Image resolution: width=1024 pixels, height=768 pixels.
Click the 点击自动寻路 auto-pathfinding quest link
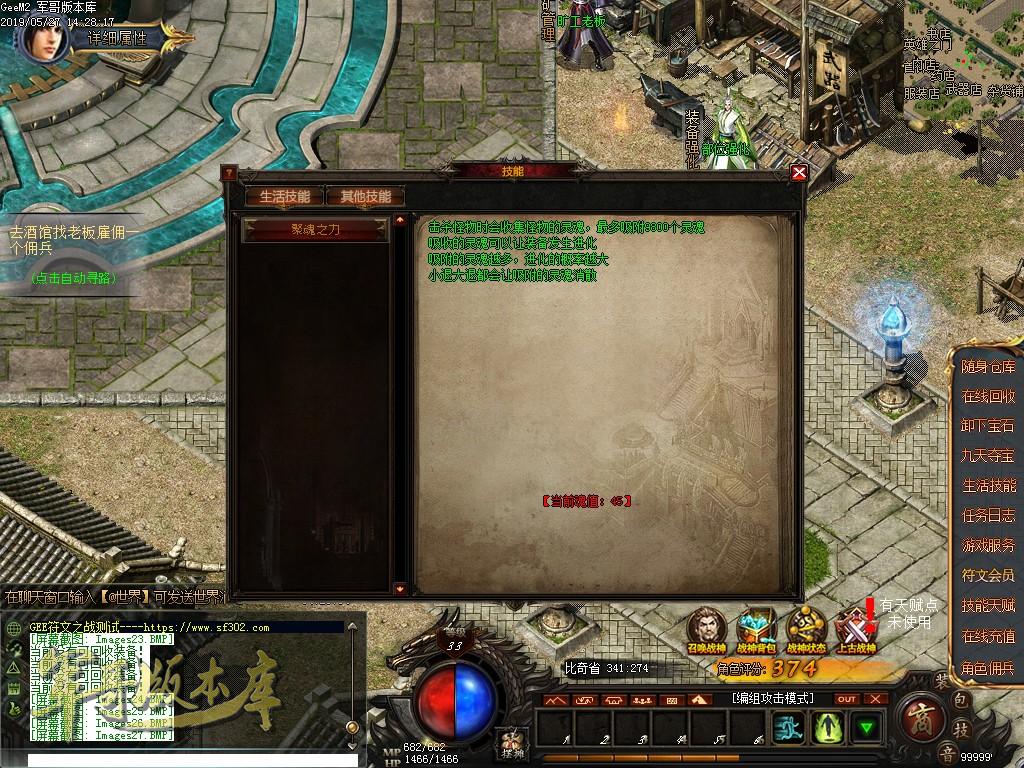(72, 277)
